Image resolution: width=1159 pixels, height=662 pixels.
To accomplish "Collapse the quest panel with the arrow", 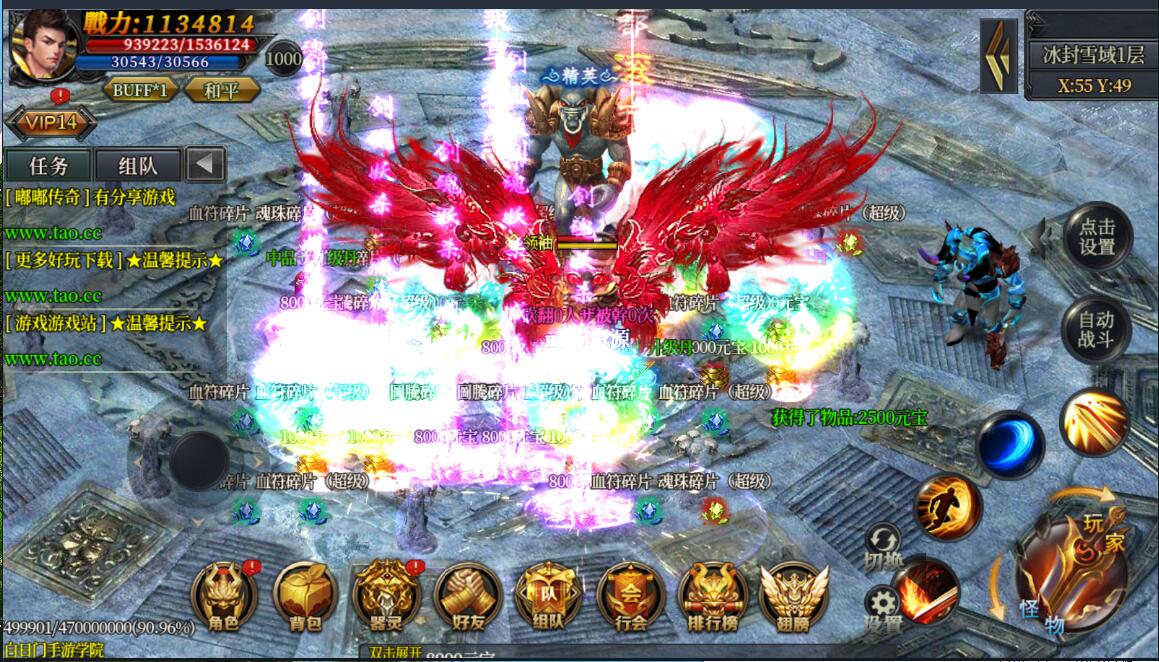I will click(206, 165).
